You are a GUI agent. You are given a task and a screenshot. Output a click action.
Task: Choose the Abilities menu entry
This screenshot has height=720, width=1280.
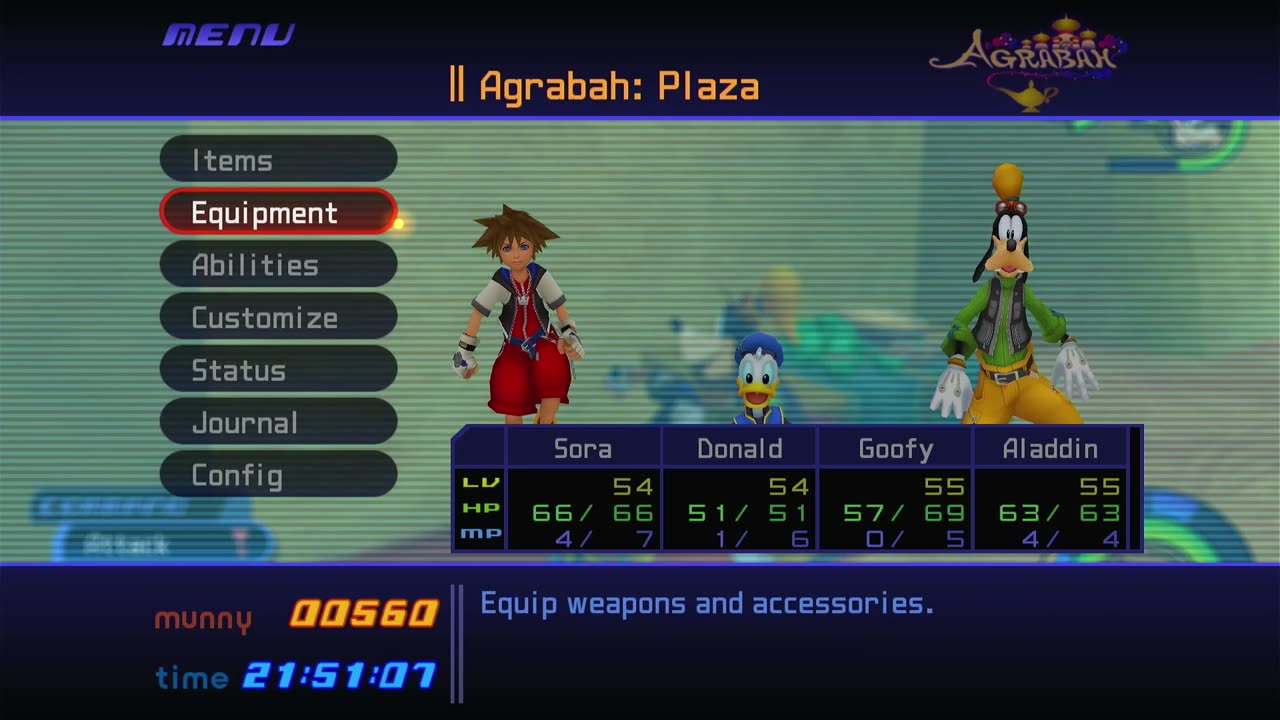[x=278, y=265]
